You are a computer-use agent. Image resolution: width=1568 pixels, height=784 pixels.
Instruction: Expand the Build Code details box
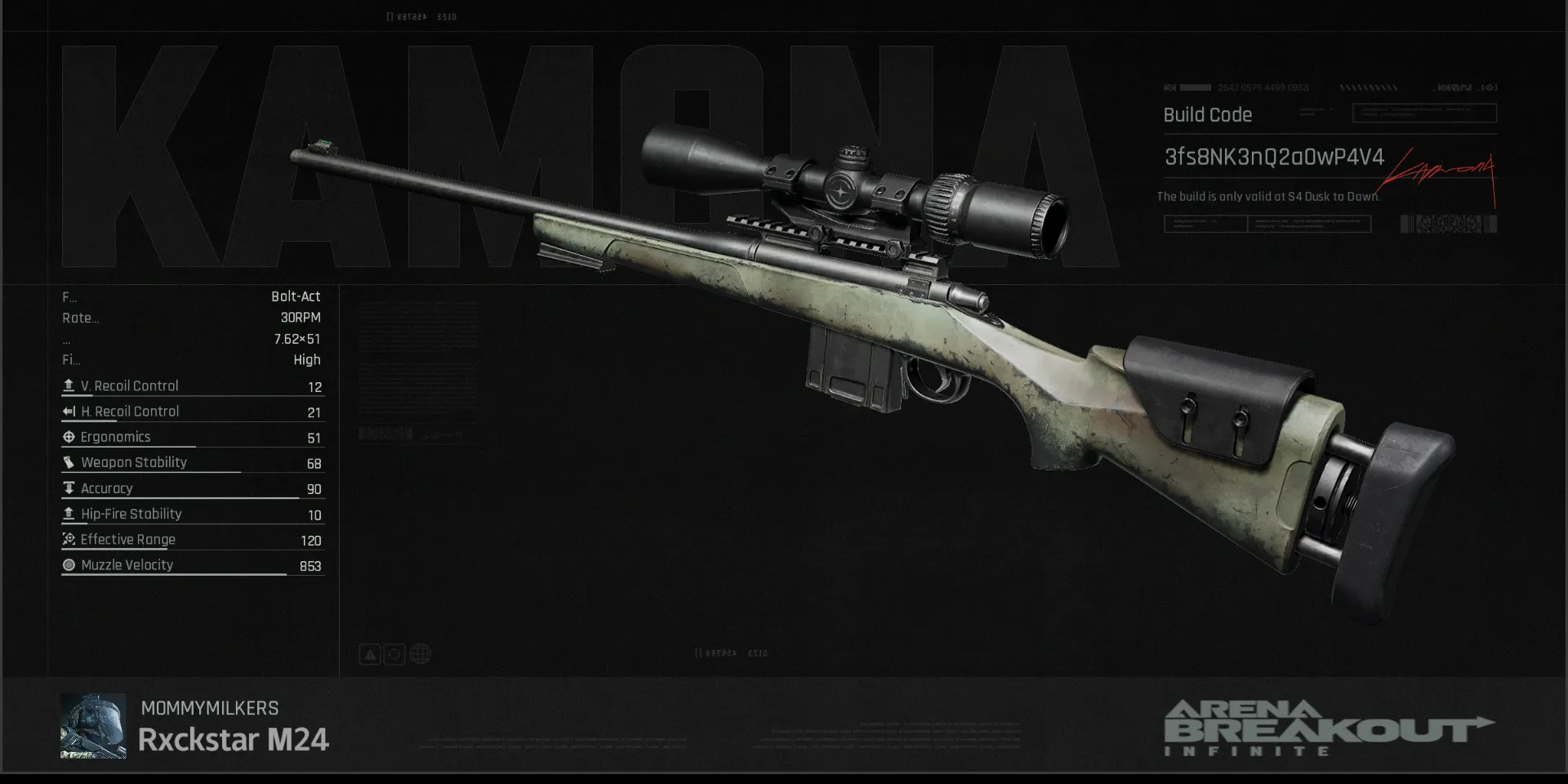(1424, 114)
